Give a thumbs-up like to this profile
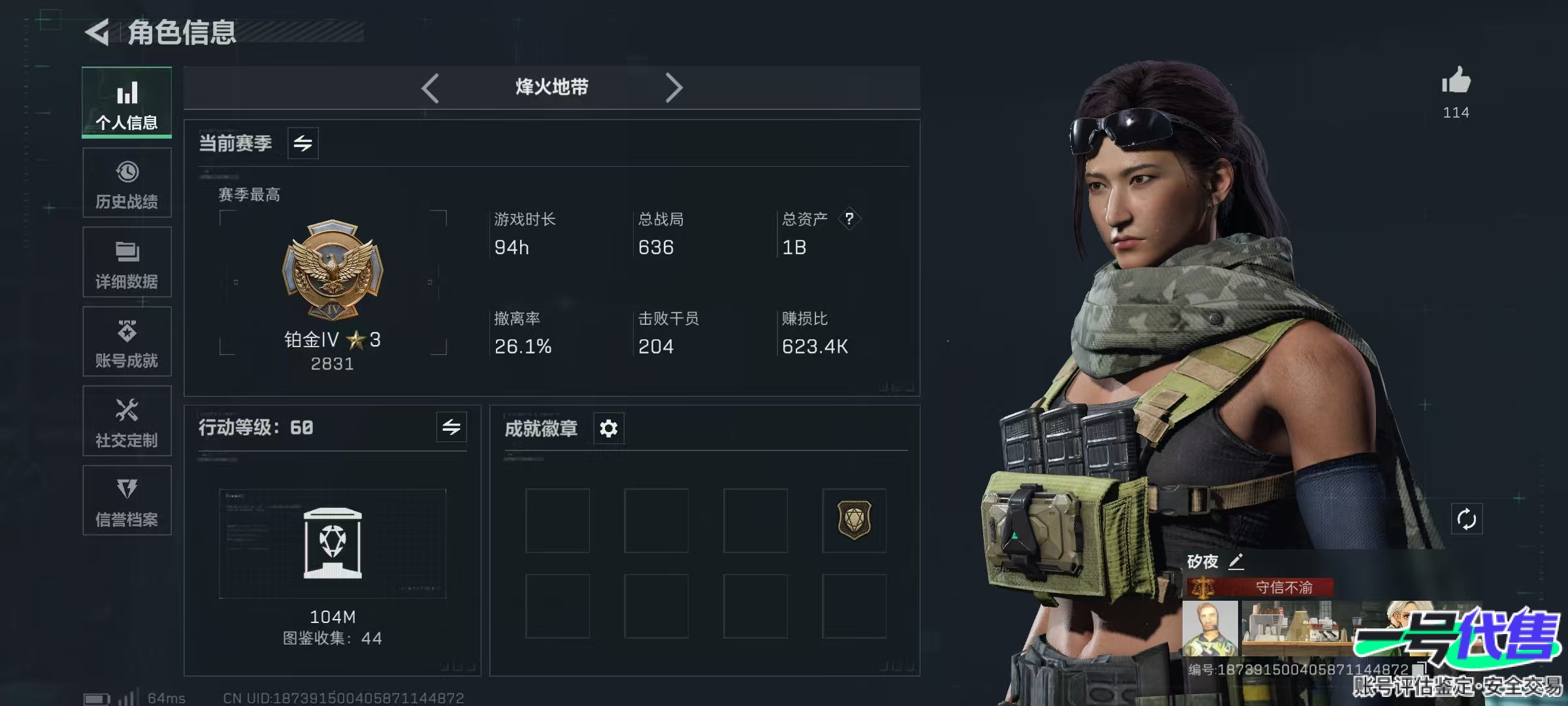The height and width of the screenshot is (706, 1568). (x=1456, y=82)
